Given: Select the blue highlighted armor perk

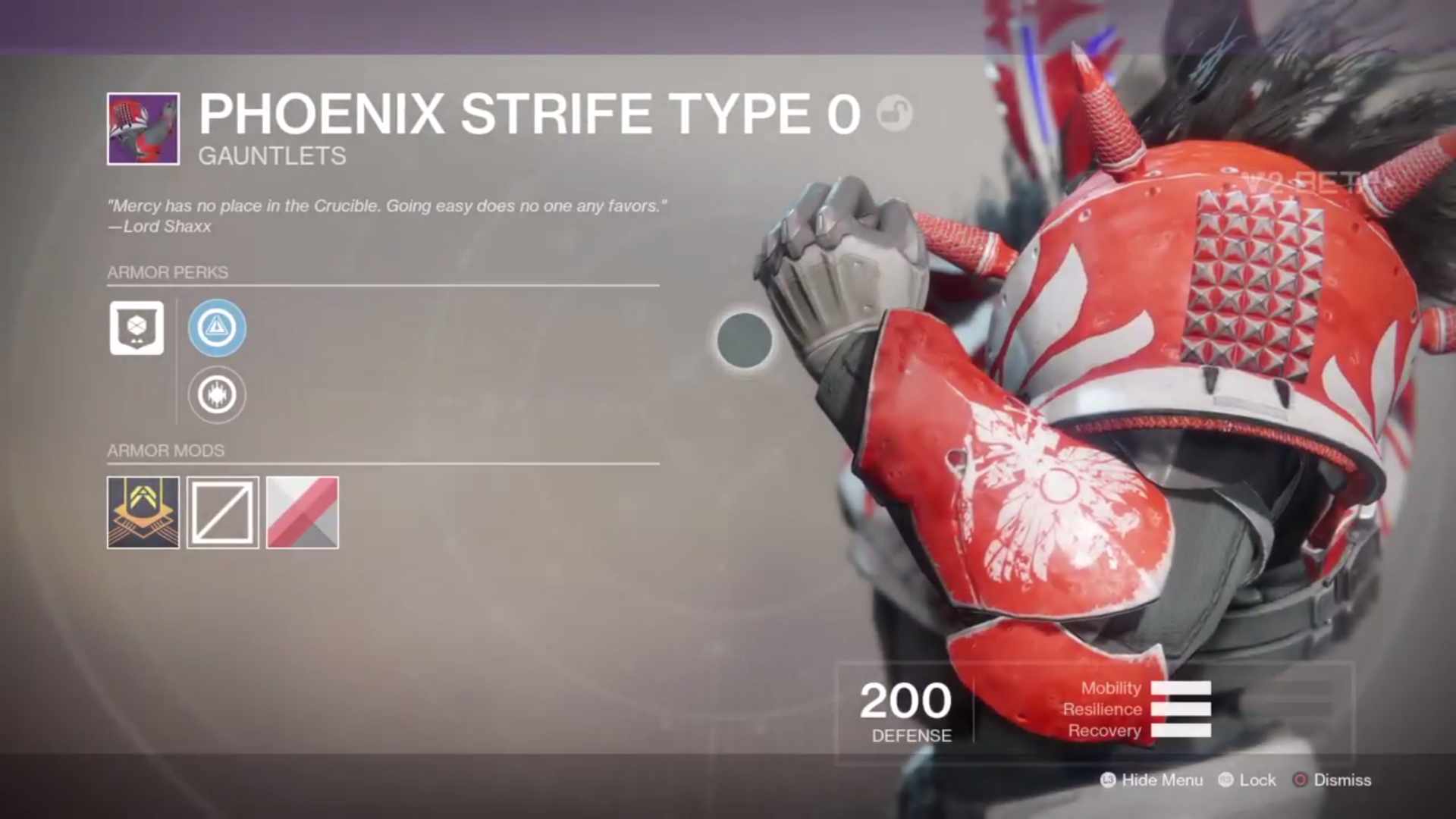Looking at the screenshot, I should pyautogui.click(x=217, y=328).
